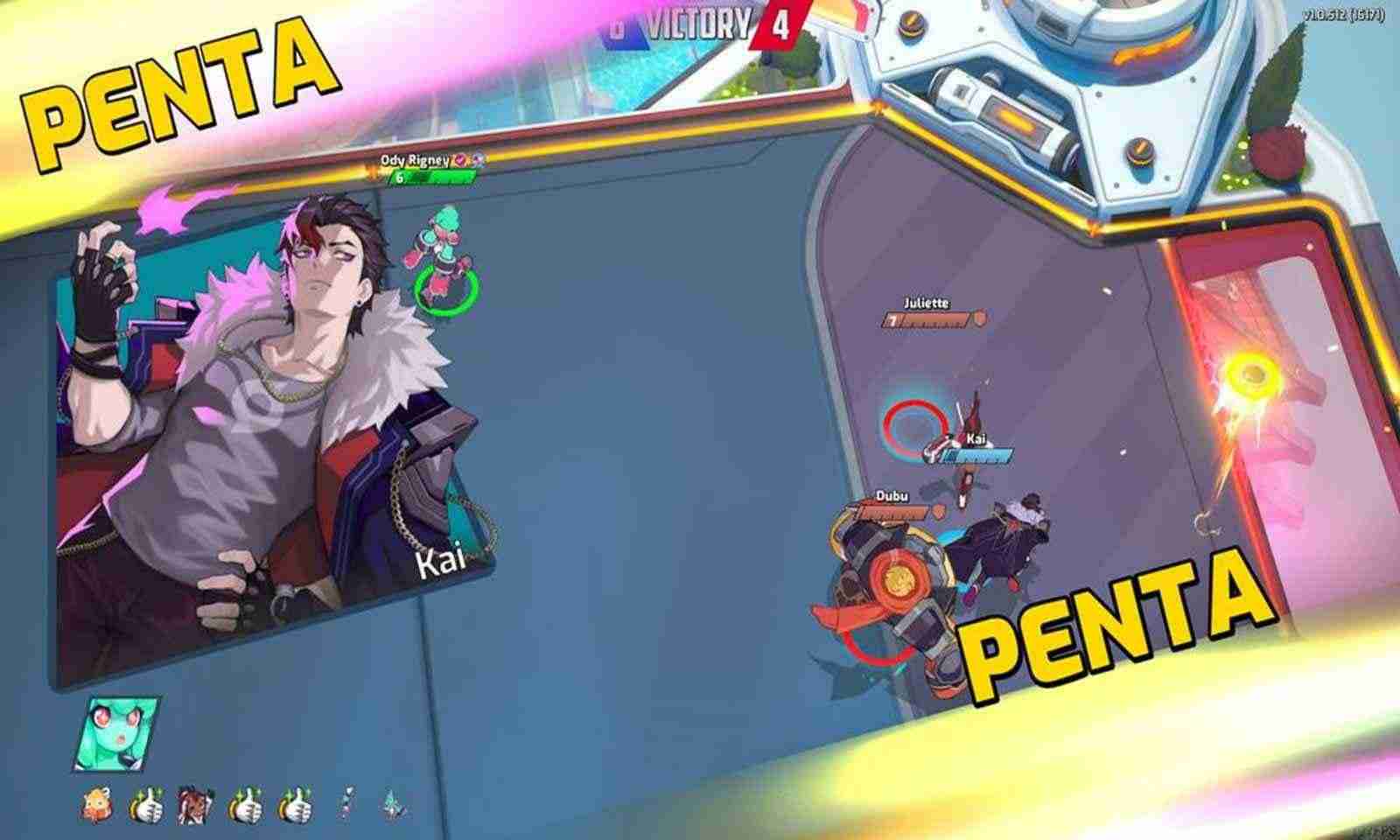Select the last thumbs-up icon in the row
Screen dimensions: 1400x840
click(x=298, y=804)
